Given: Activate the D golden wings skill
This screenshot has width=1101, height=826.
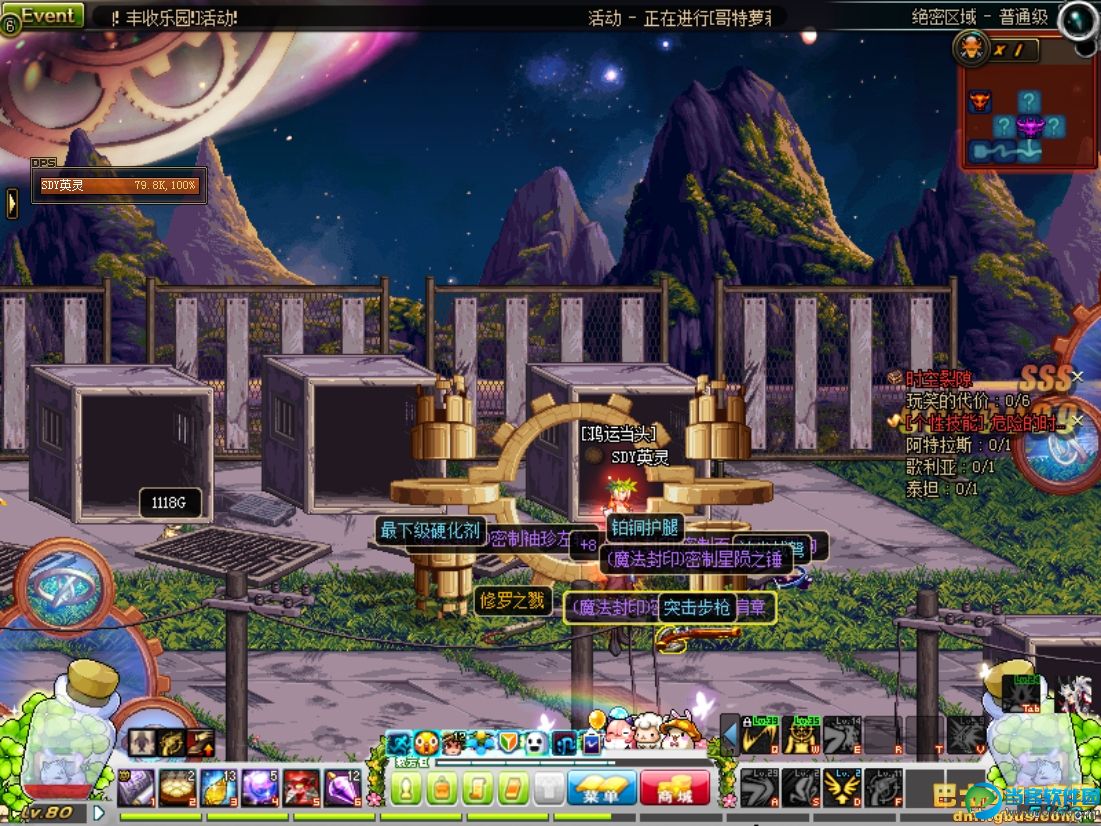Looking at the screenshot, I should tap(843, 787).
